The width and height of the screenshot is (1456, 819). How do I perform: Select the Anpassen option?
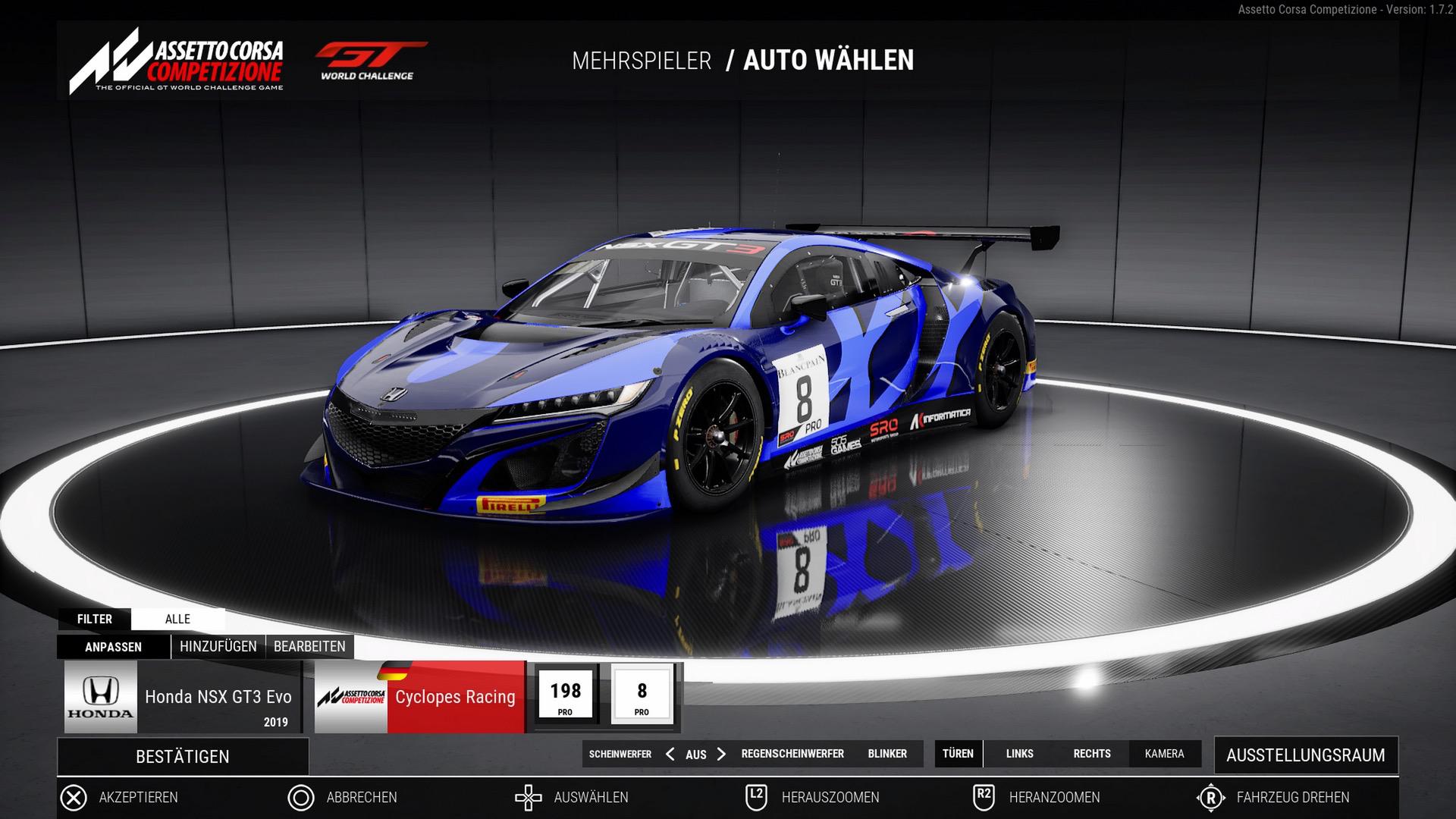(113, 647)
